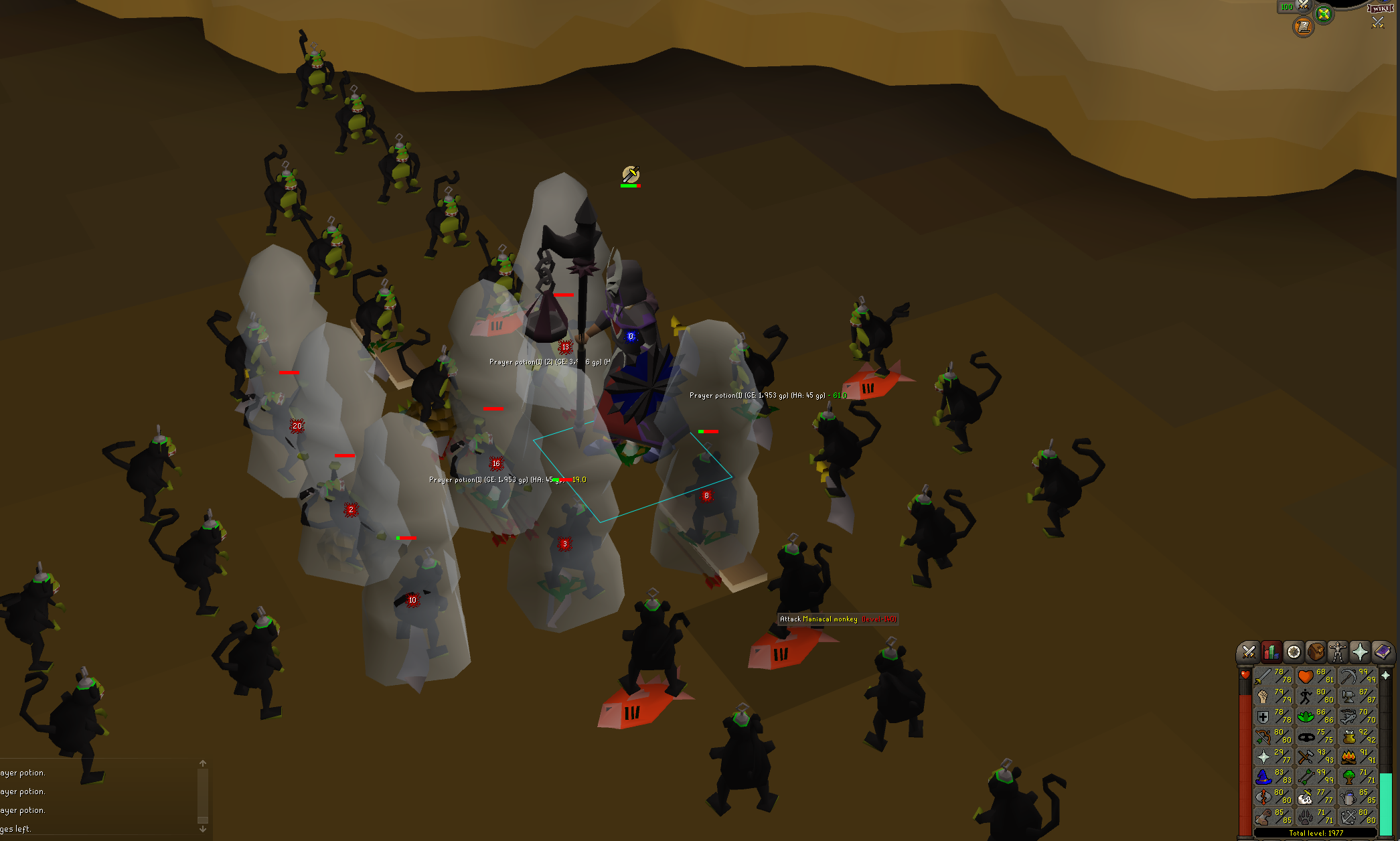This screenshot has width=1400, height=841.
Task: Open the Inventory backpack tab
Action: point(1316,652)
